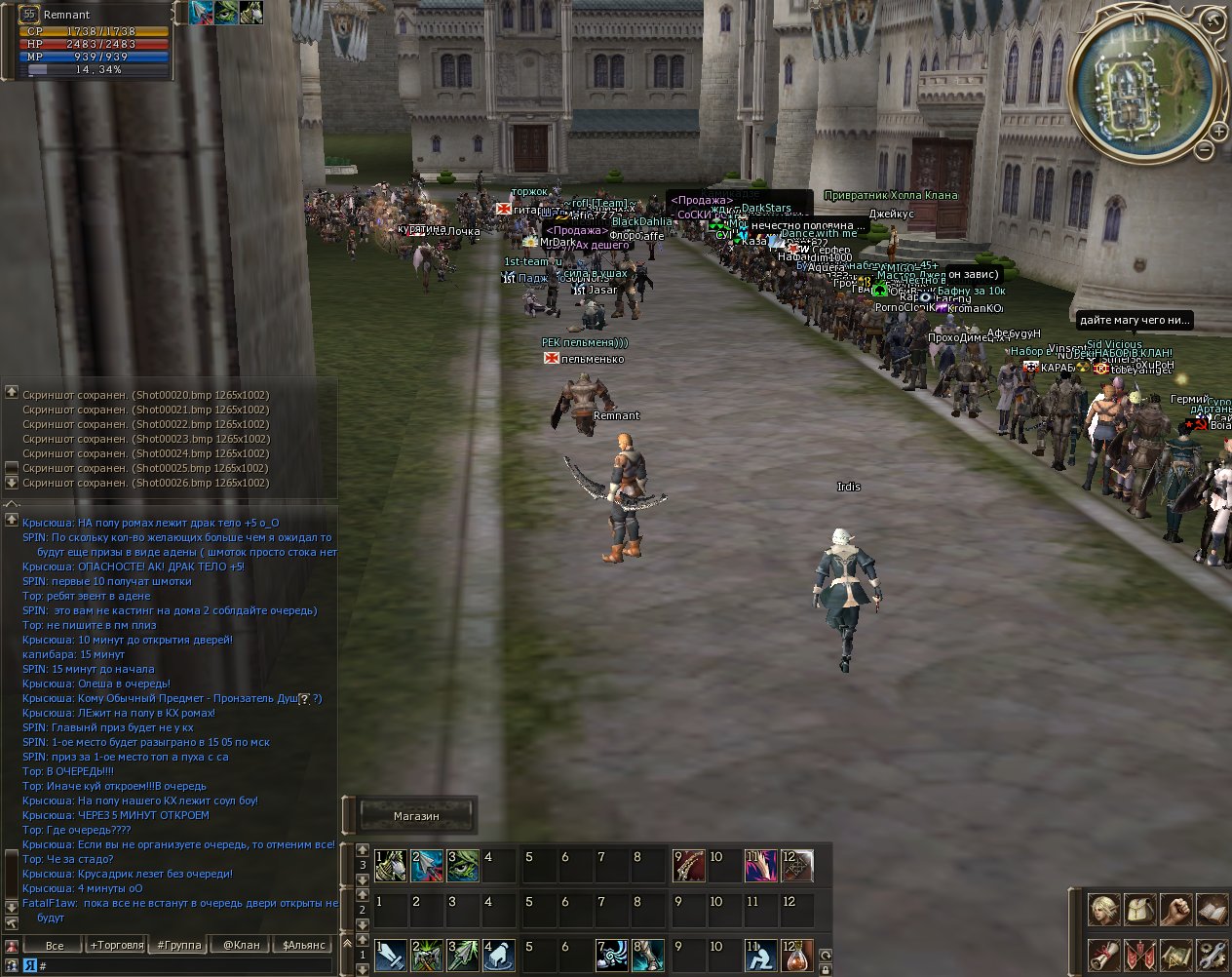The height and width of the screenshot is (977, 1232).
Task: Open the world map scroll icon
Action: (x=1176, y=955)
